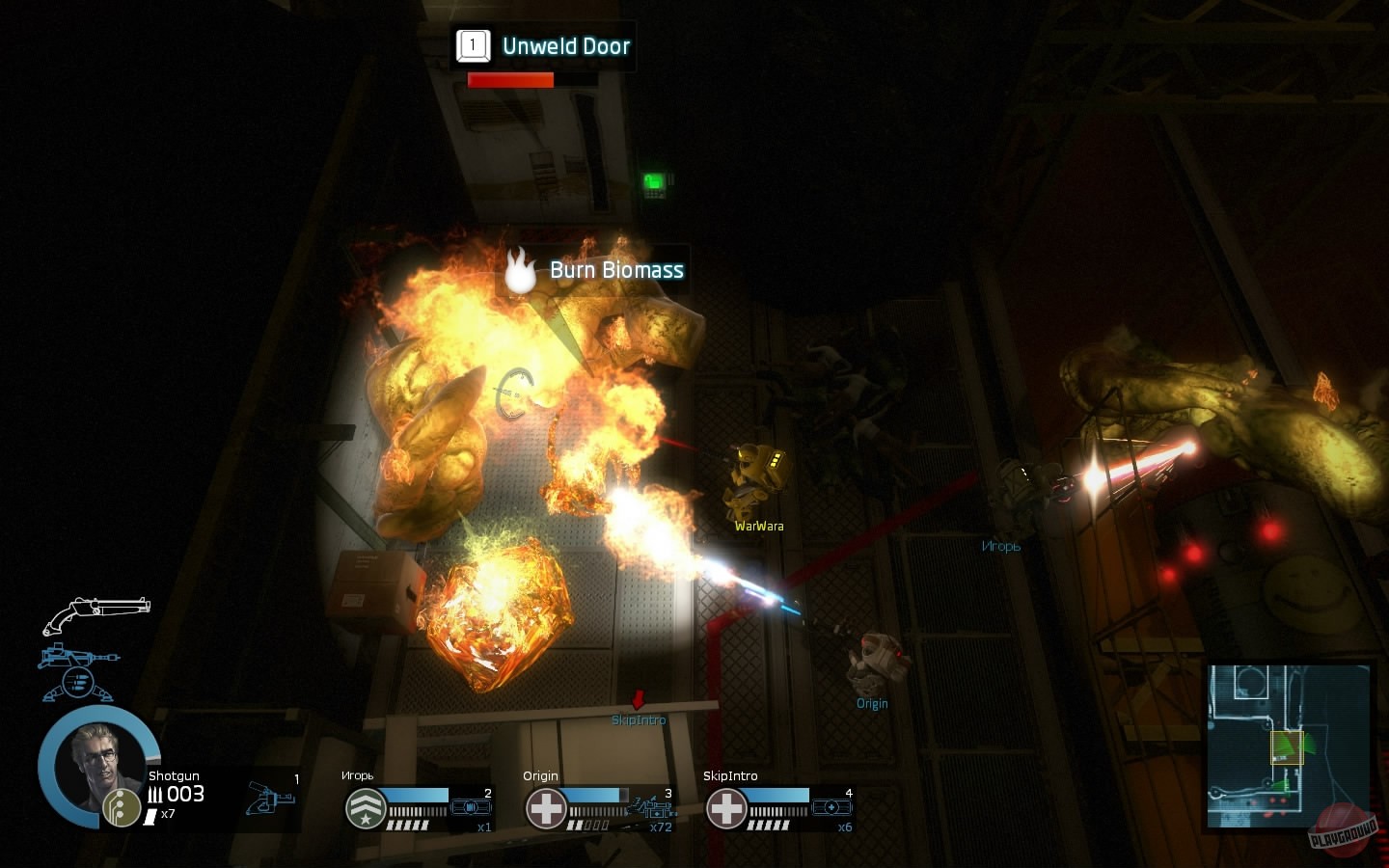Viewport: 1389px width, 868px height.
Task: Click SkipIntro's medic cross icon
Action: coord(725,808)
